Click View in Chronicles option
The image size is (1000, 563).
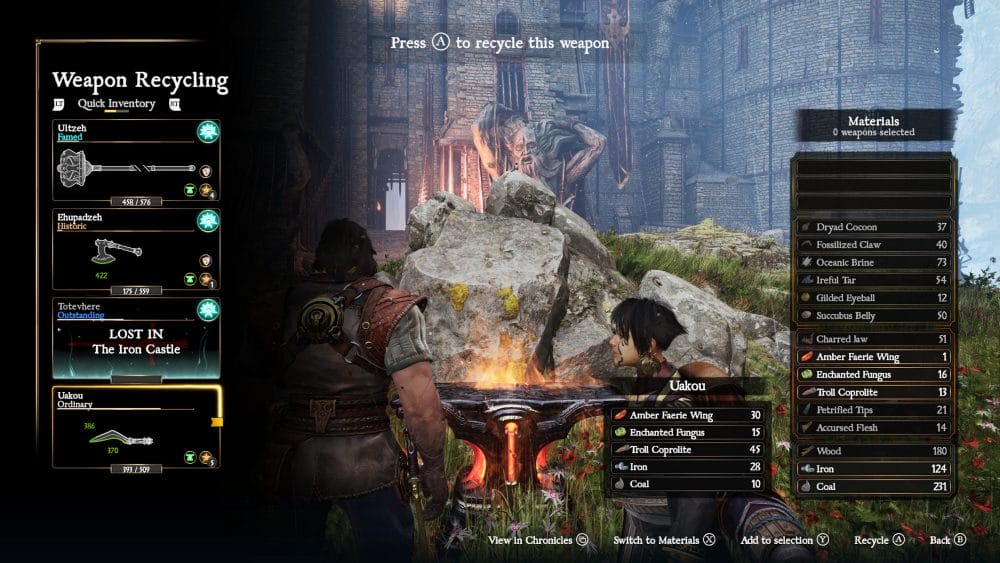point(537,540)
